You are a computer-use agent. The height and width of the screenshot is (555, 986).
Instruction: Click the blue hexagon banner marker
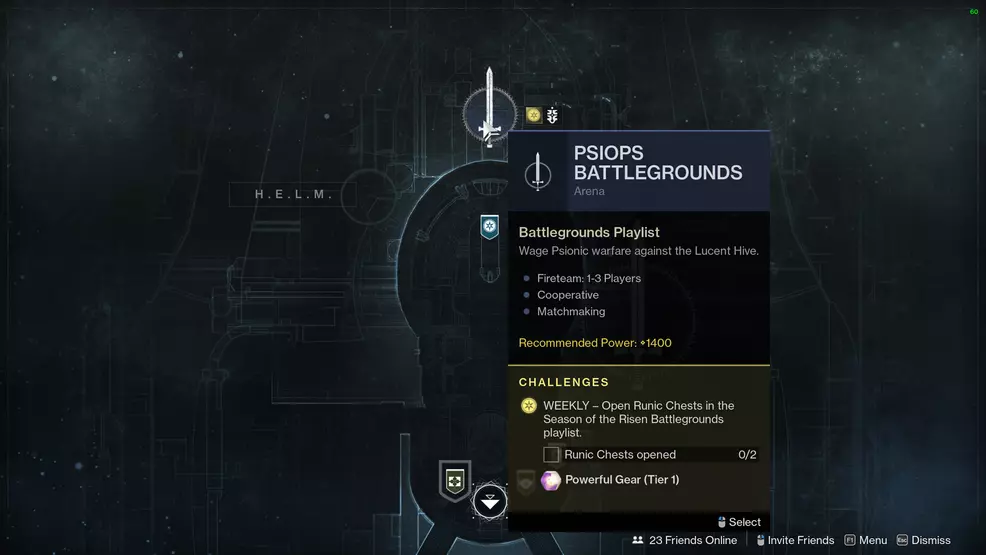[x=489, y=228]
